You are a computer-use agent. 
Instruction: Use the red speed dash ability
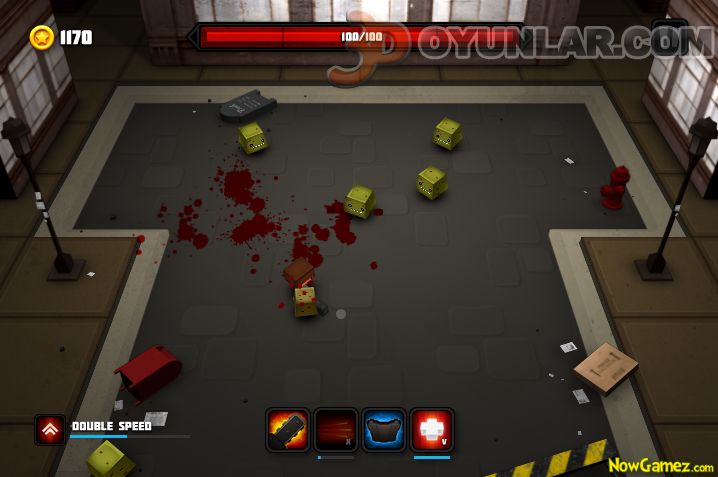pos(336,430)
